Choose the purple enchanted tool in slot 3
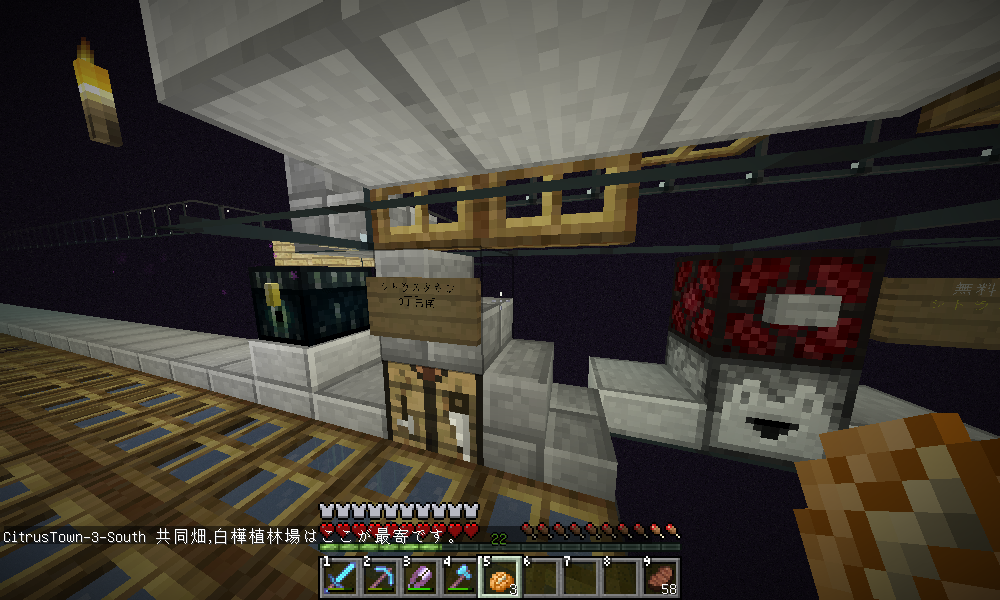1000x600 pixels. (x=419, y=577)
